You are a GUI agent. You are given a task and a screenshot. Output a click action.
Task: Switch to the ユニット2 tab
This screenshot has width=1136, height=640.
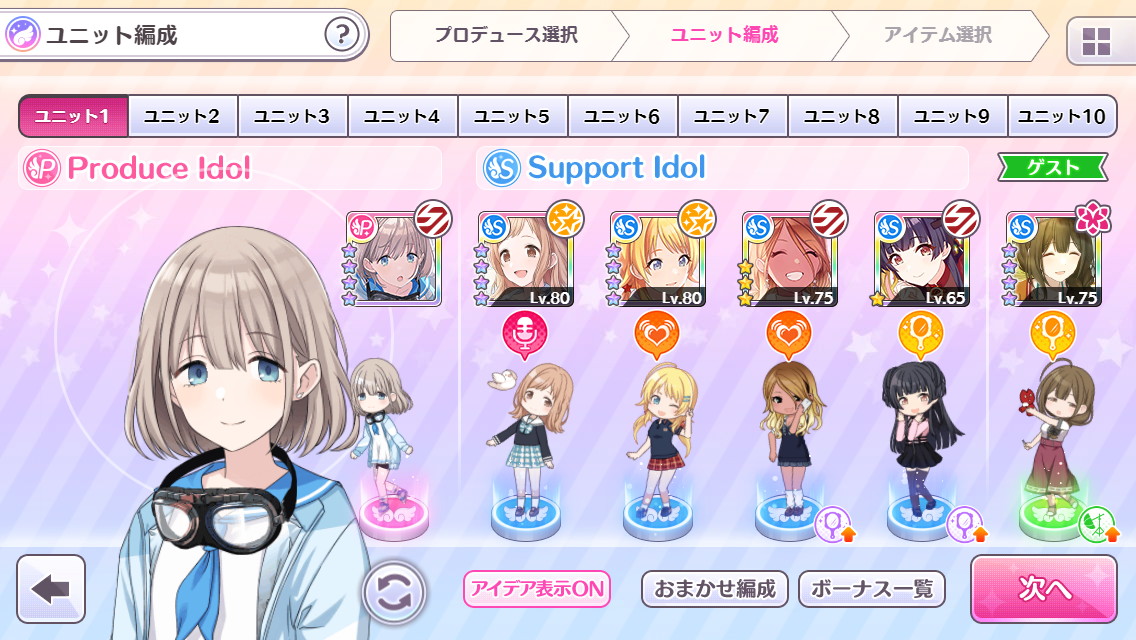click(x=183, y=117)
